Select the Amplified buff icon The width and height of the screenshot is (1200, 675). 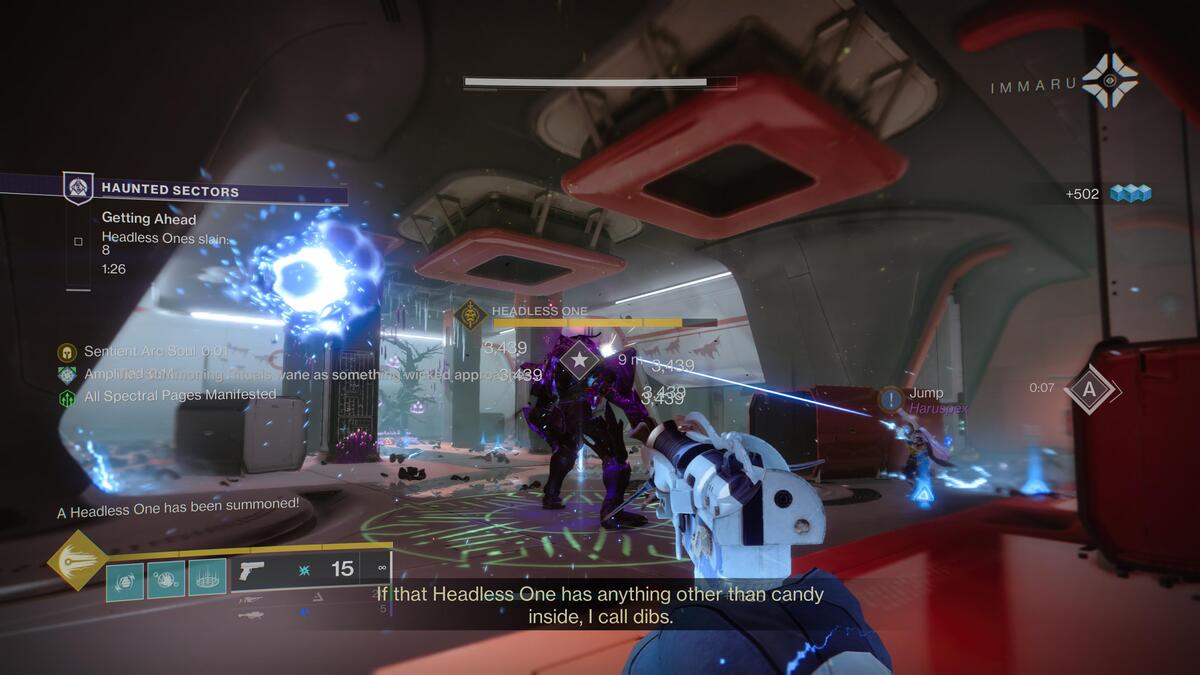coord(67,375)
